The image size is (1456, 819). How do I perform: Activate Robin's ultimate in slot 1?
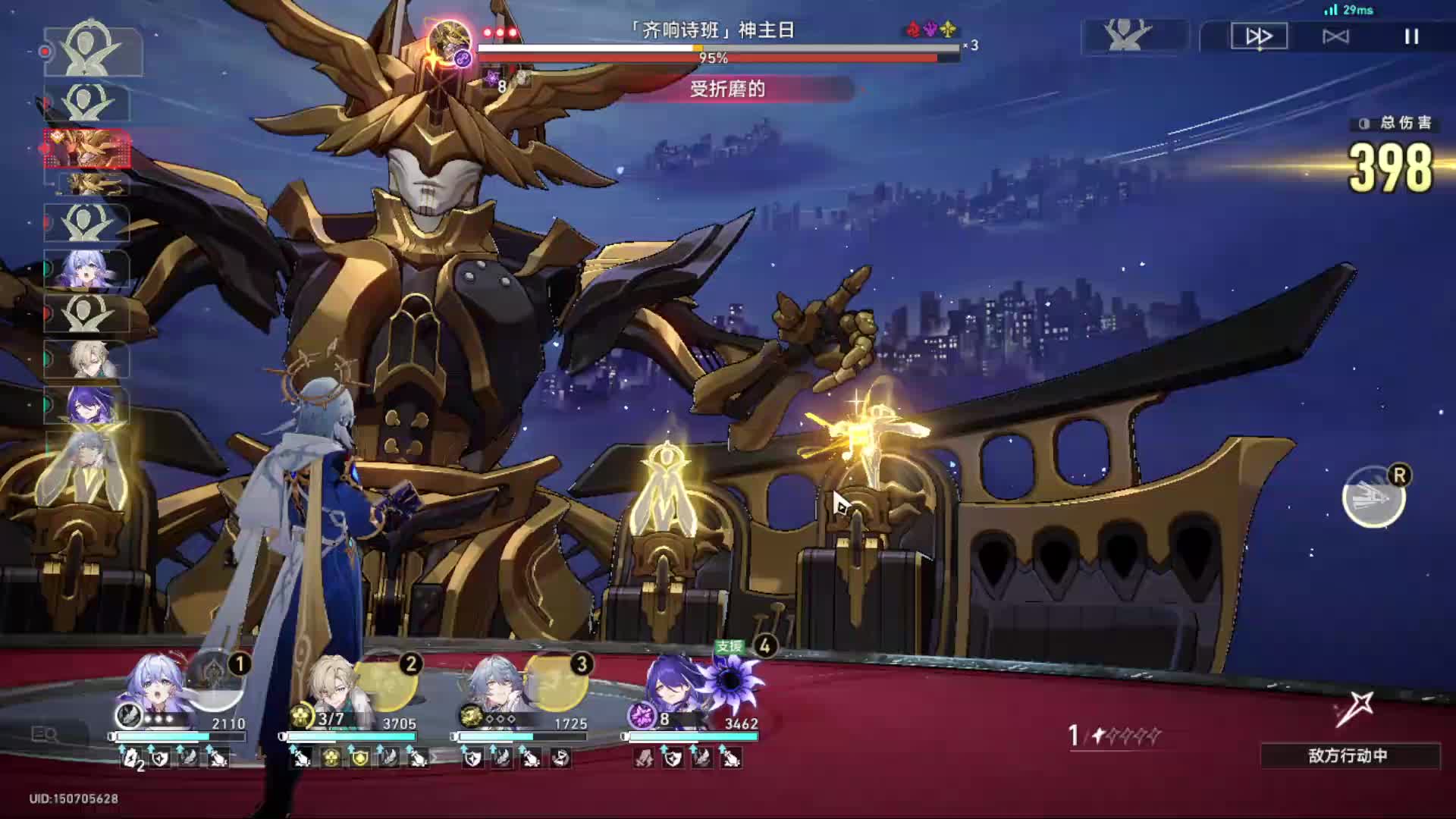click(216, 680)
